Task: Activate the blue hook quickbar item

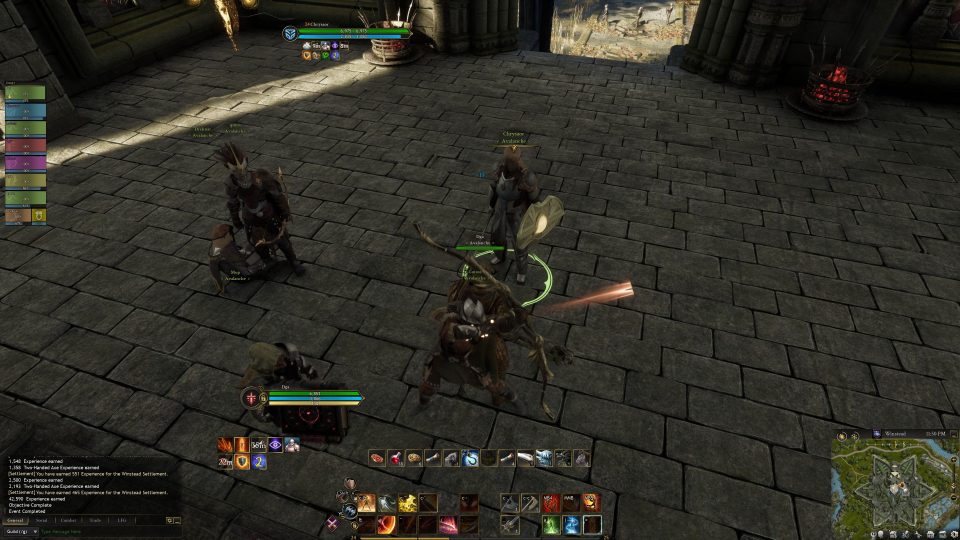Action: click(x=469, y=458)
